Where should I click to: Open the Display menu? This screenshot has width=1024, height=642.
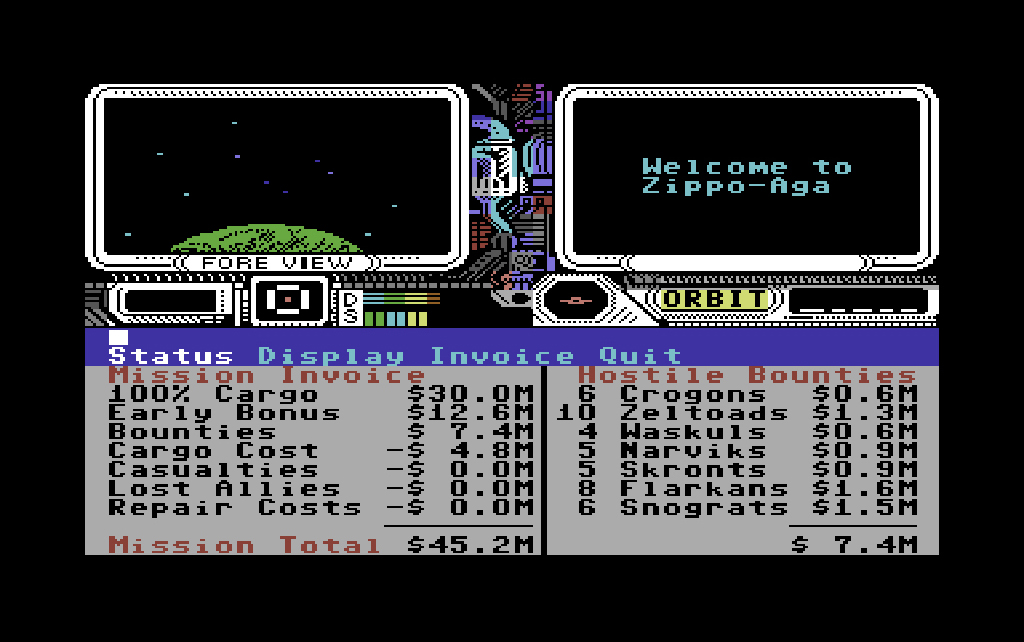point(331,356)
